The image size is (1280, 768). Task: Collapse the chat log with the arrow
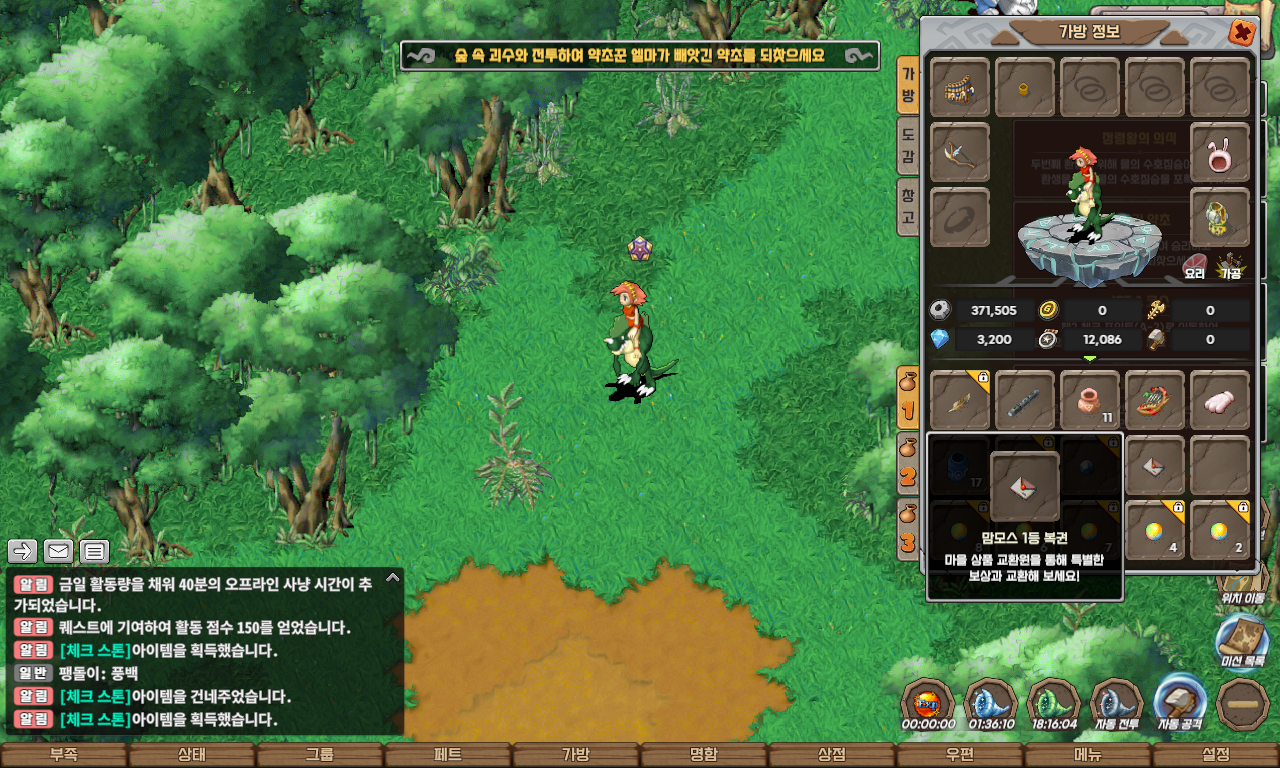[x=393, y=577]
